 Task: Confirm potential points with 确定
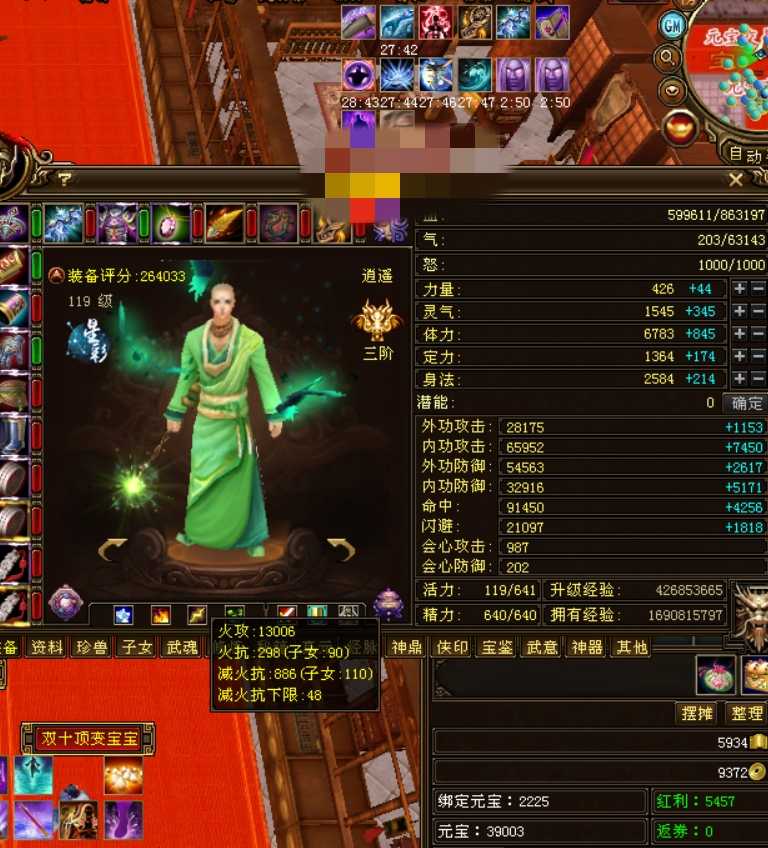(746, 404)
